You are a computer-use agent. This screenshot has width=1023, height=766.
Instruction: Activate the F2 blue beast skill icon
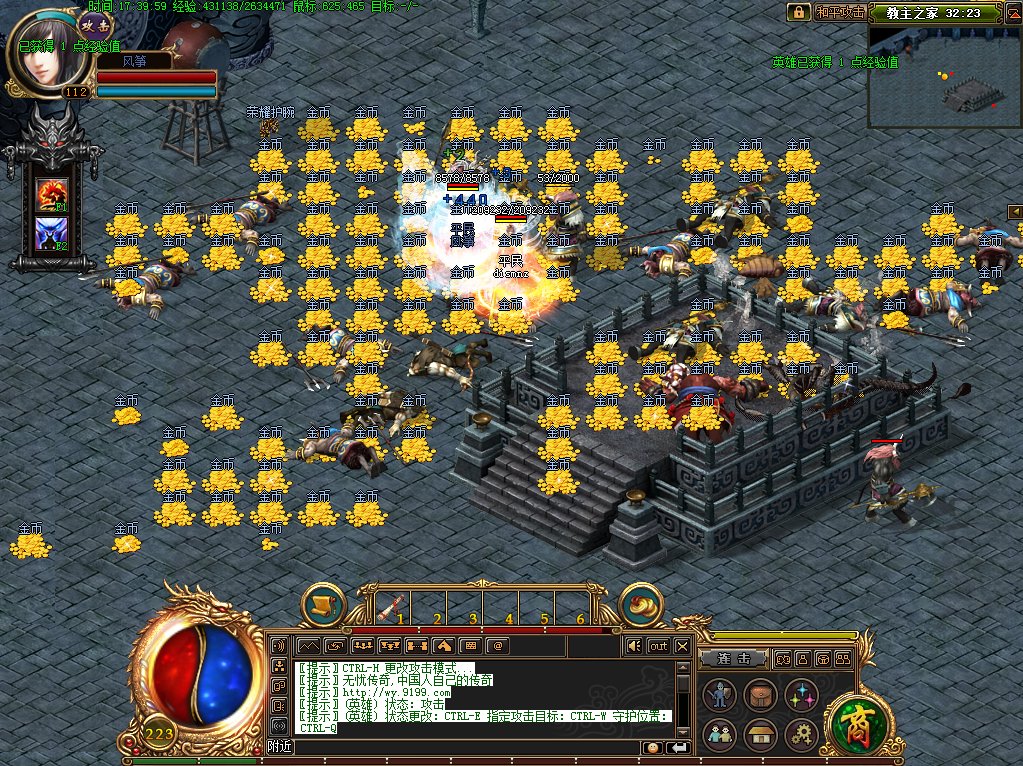[x=51, y=234]
